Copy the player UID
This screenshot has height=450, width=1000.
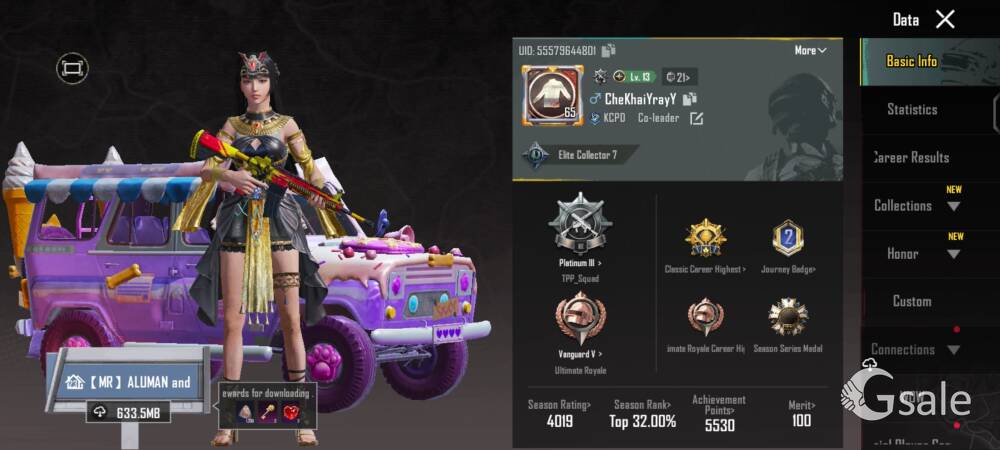click(609, 50)
